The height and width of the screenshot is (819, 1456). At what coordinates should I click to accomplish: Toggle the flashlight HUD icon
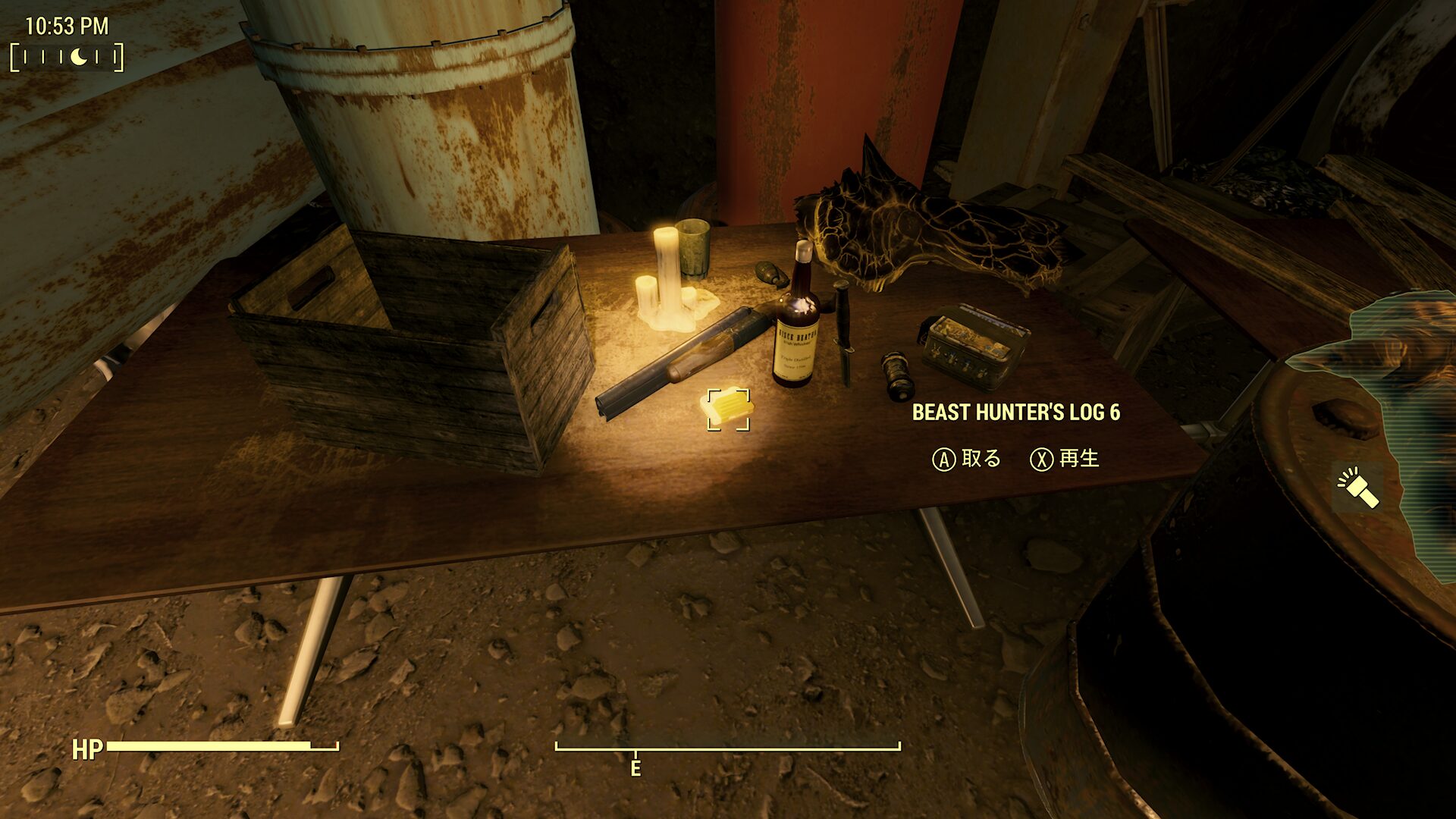pyautogui.click(x=1357, y=487)
